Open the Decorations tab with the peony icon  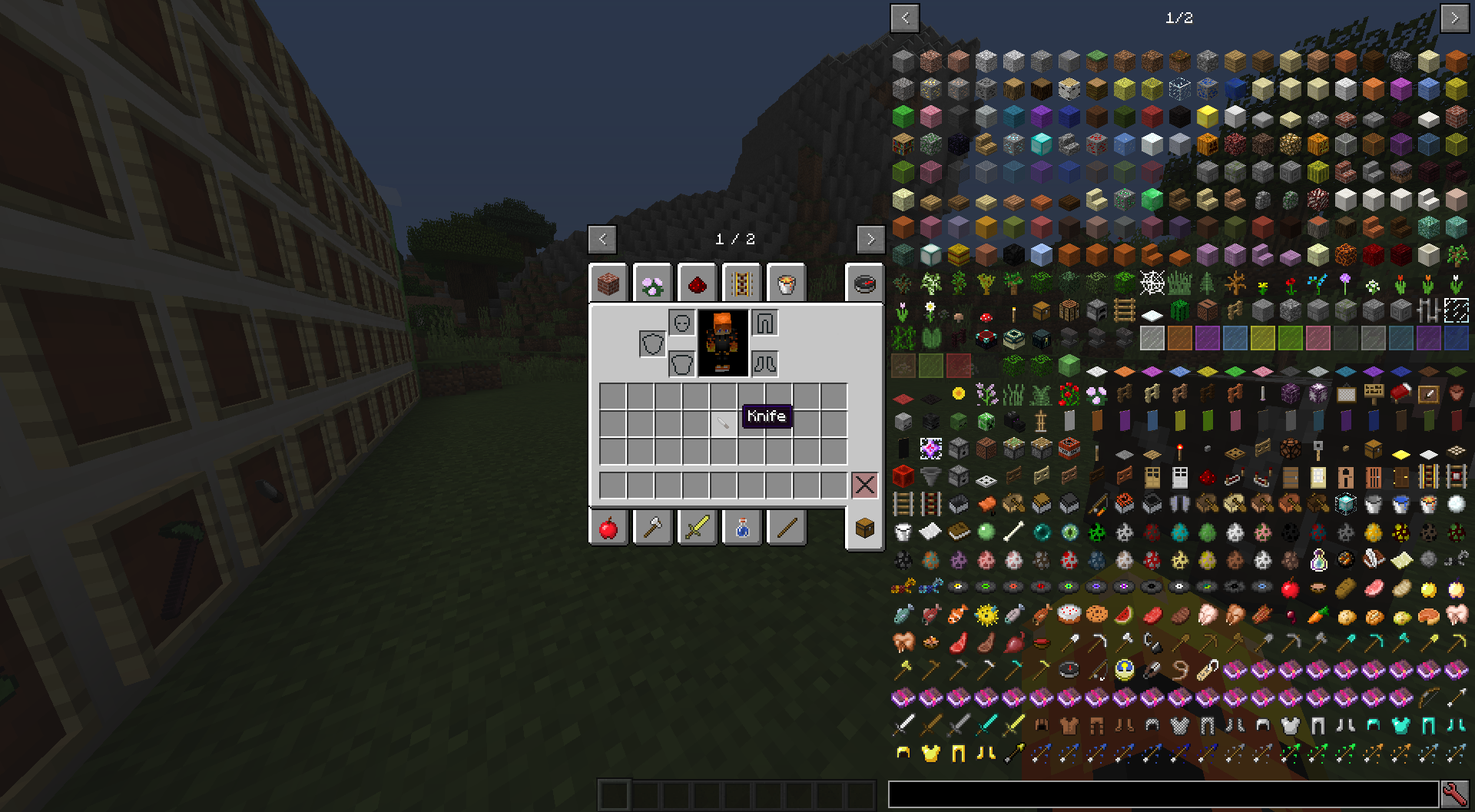pyautogui.click(x=652, y=283)
